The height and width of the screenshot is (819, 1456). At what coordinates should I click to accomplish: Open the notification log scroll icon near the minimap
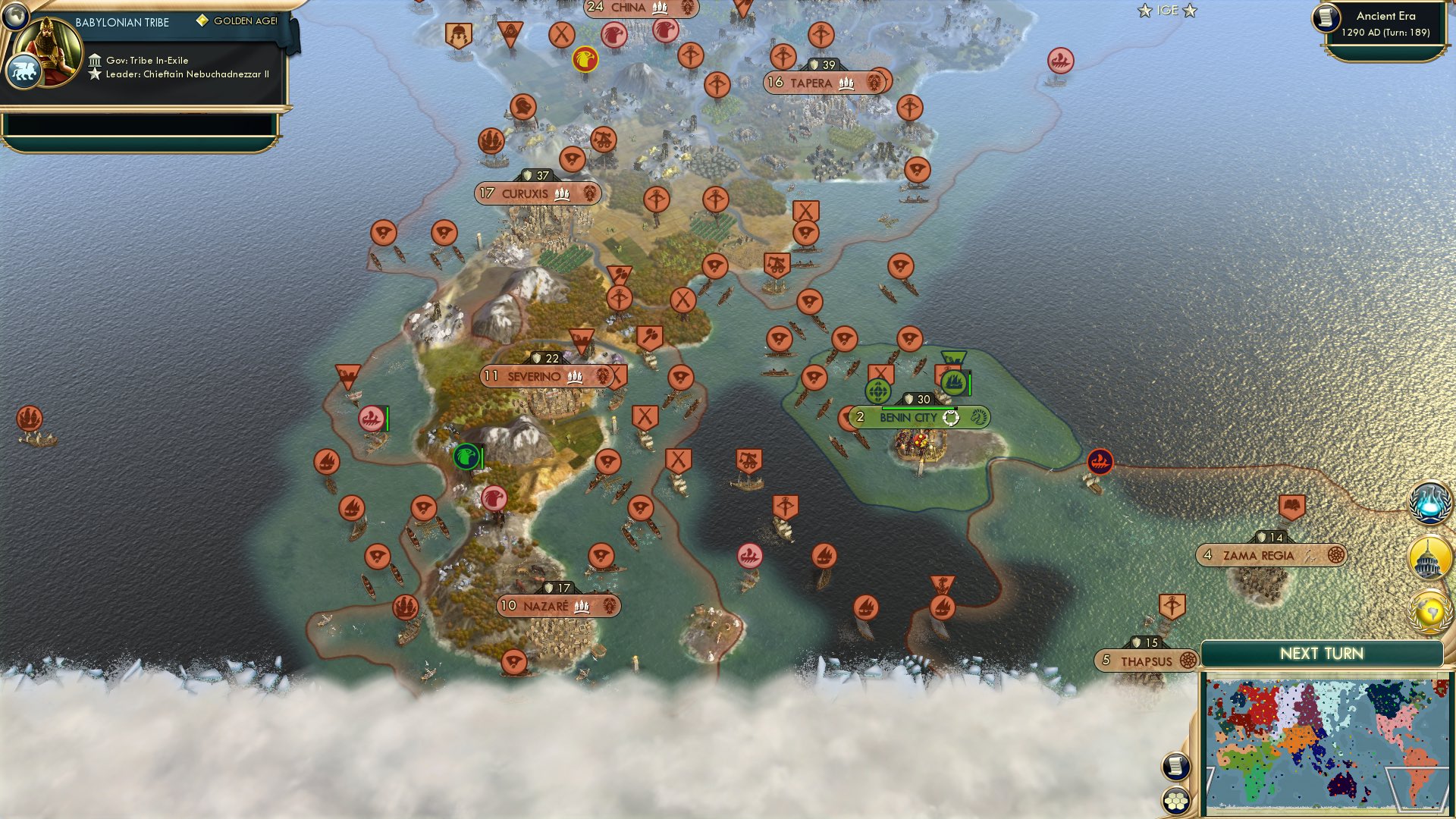[1175, 767]
